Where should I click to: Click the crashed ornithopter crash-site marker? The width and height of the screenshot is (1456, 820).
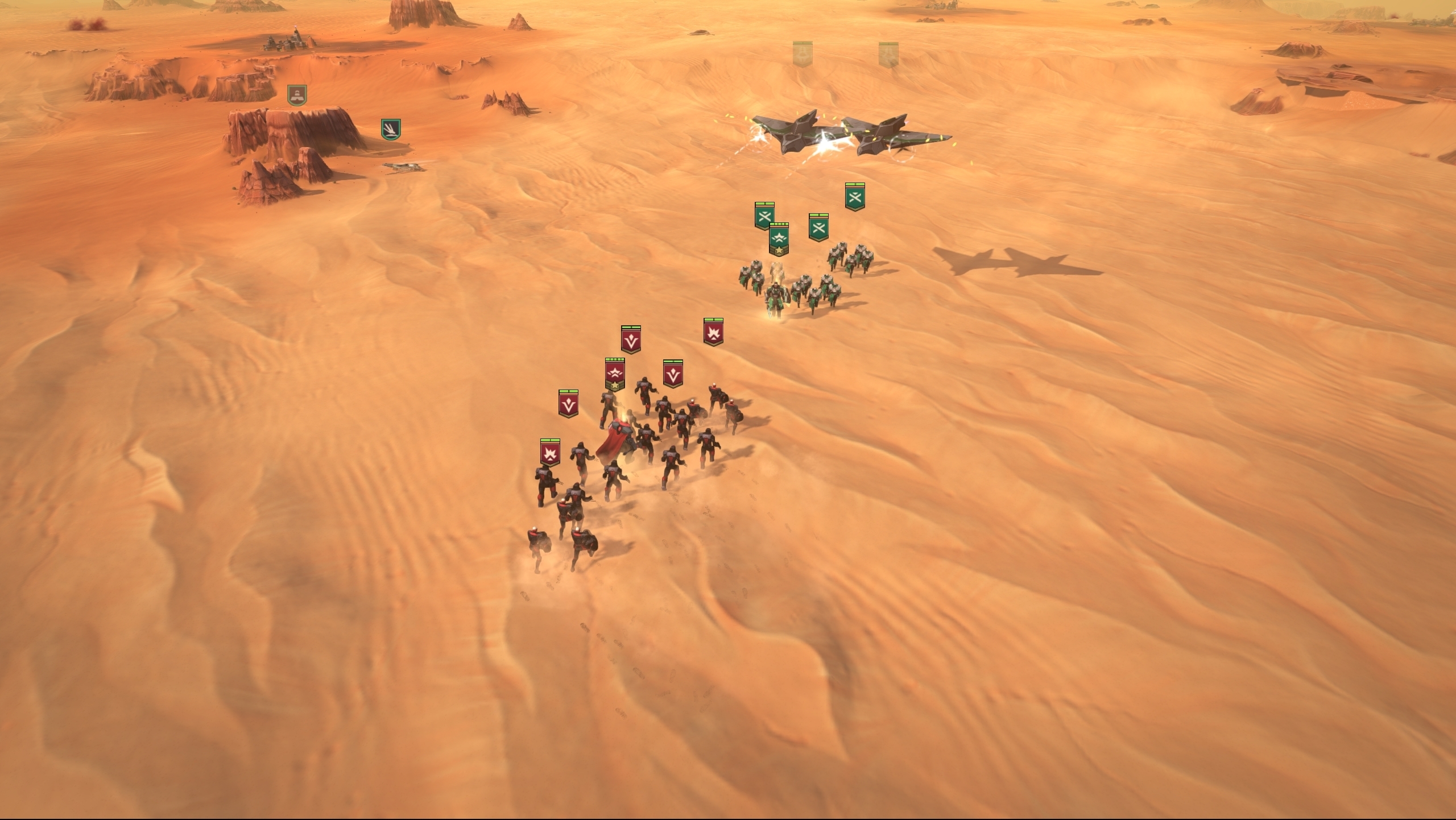pyautogui.click(x=390, y=130)
